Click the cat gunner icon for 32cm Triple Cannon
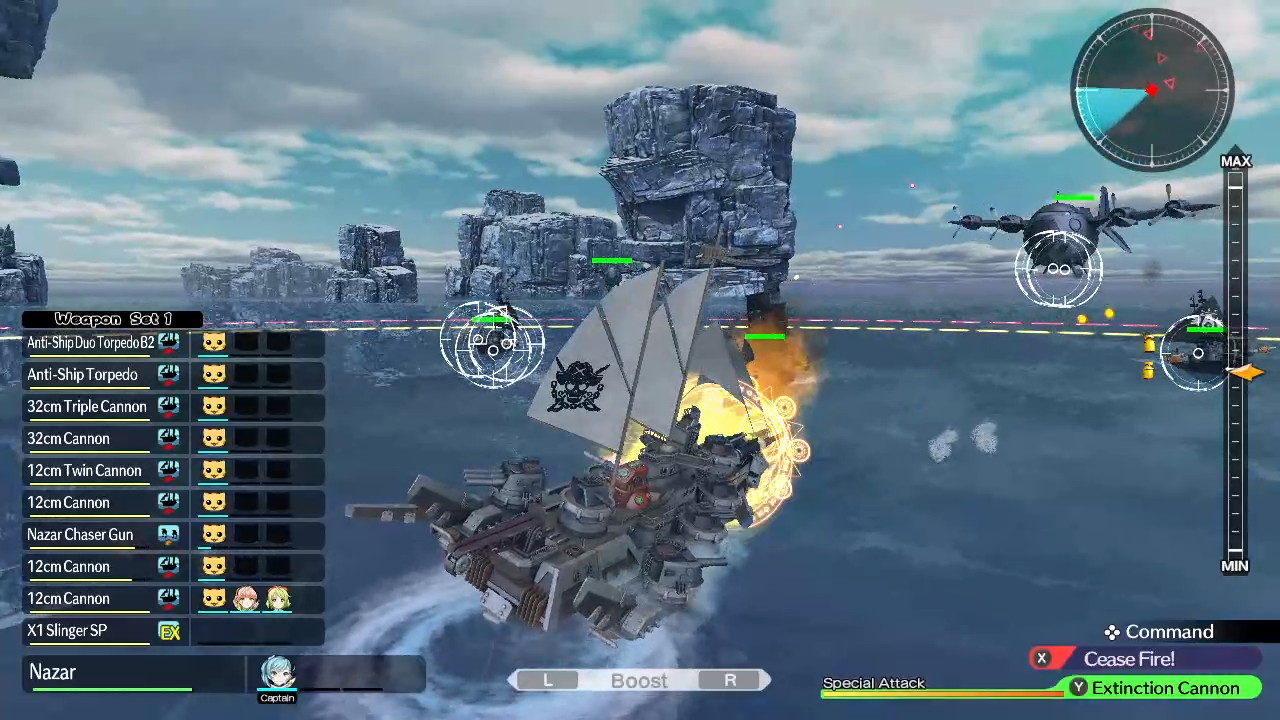This screenshot has width=1280, height=720. 213,406
